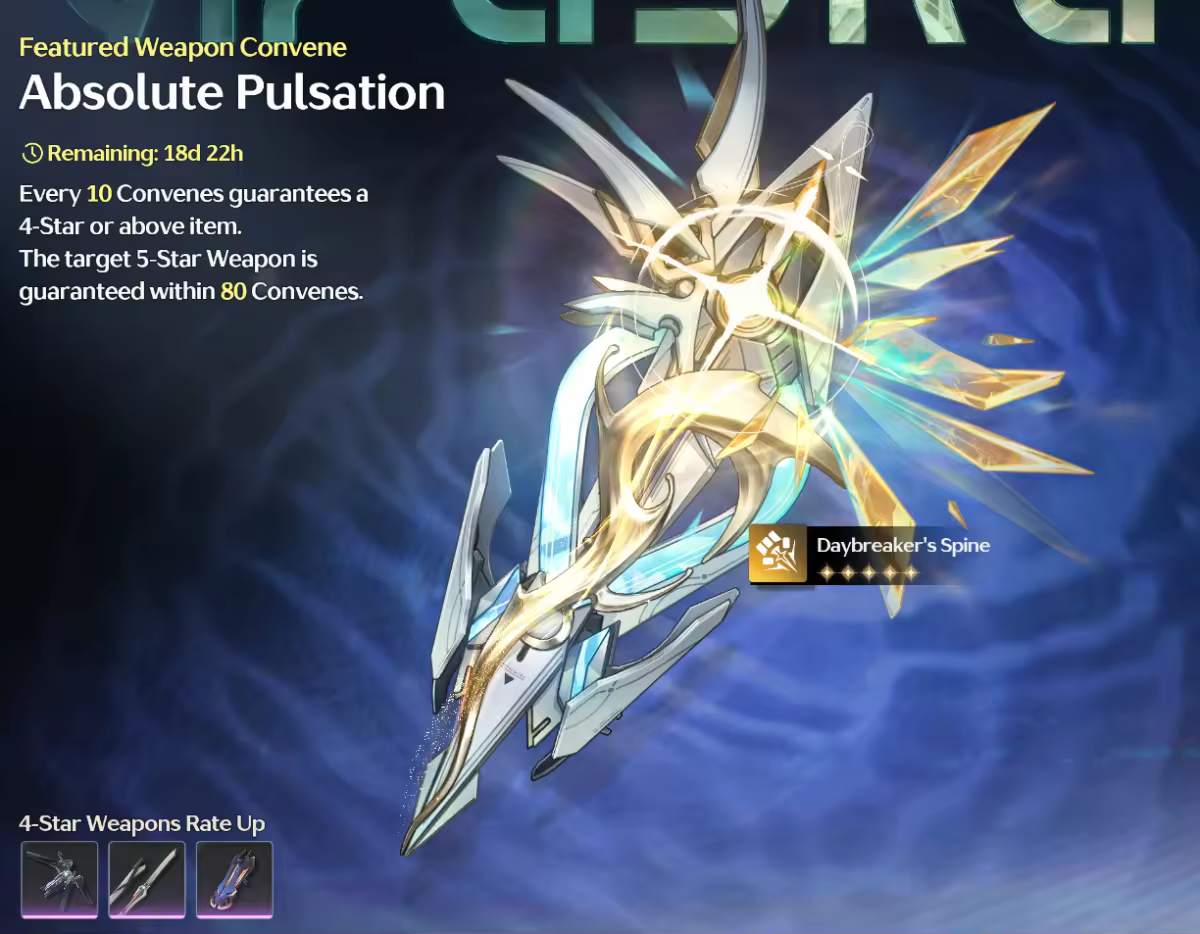Select the 4-star pistols rate-up weapon
The image size is (1200, 934).
(60, 879)
